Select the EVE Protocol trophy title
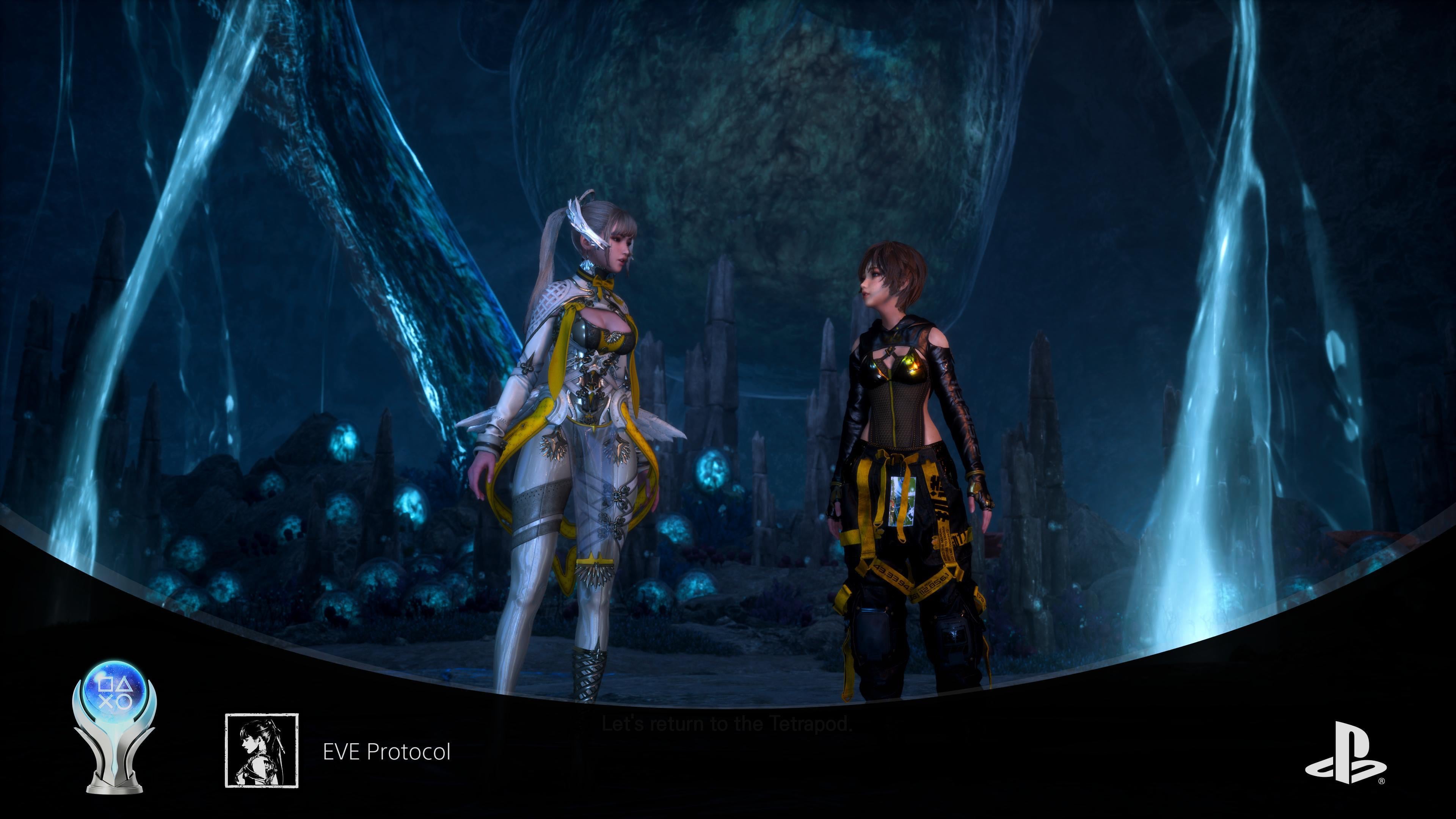The height and width of the screenshot is (819, 1456). point(387,752)
